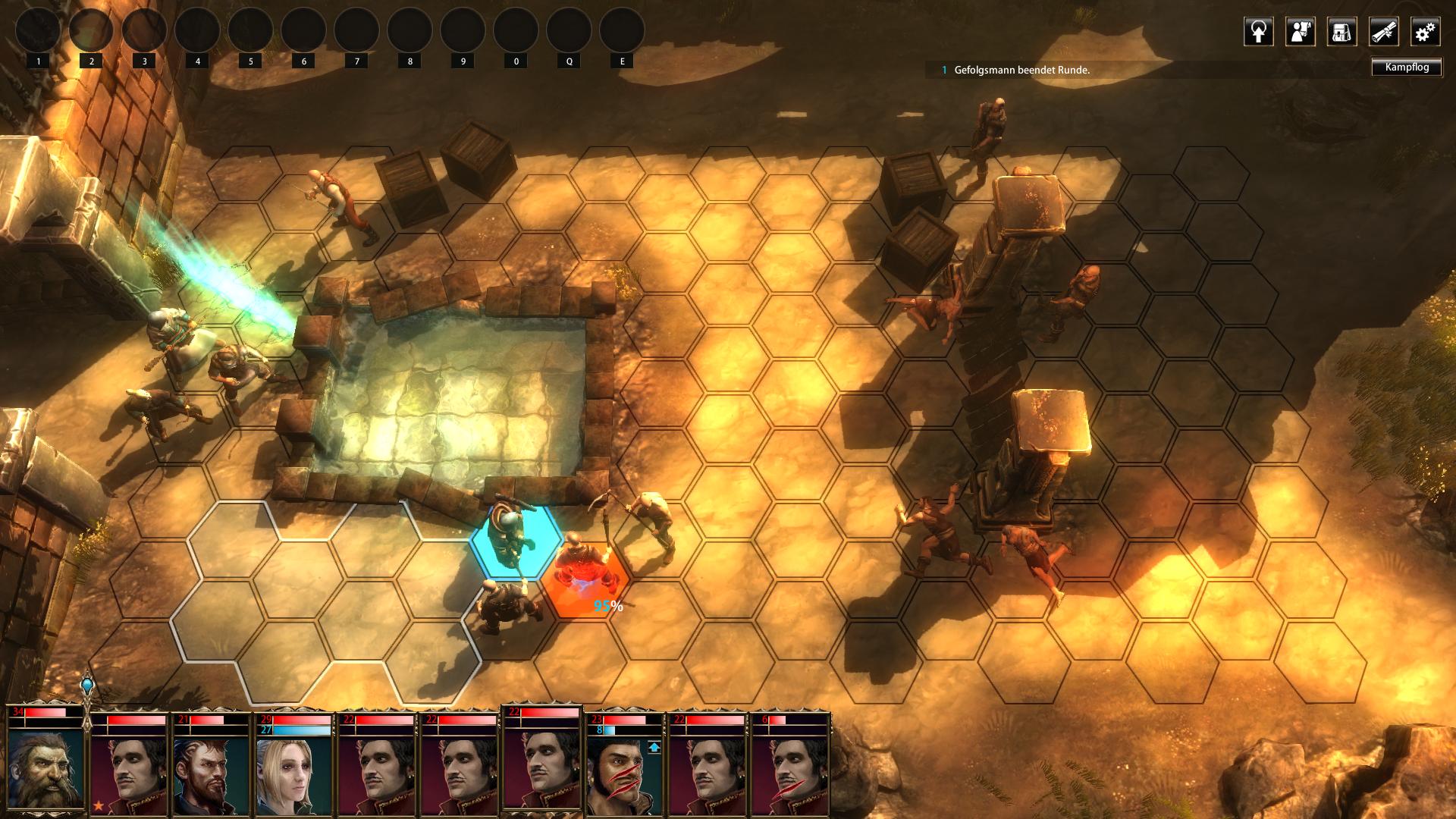Viewport: 1456px width, 819px height.
Task: Attack the enemy on the orange 95% hex
Action: point(583,574)
